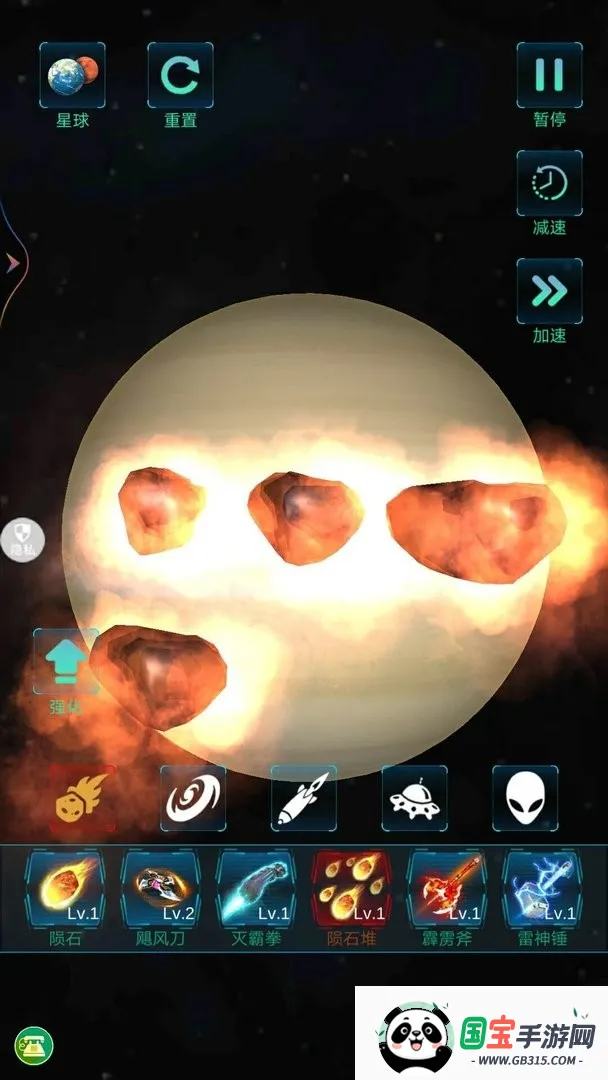This screenshot has width=608, height=1080.
Task: Pause the game with 暂停
Action: click(549, 76)
